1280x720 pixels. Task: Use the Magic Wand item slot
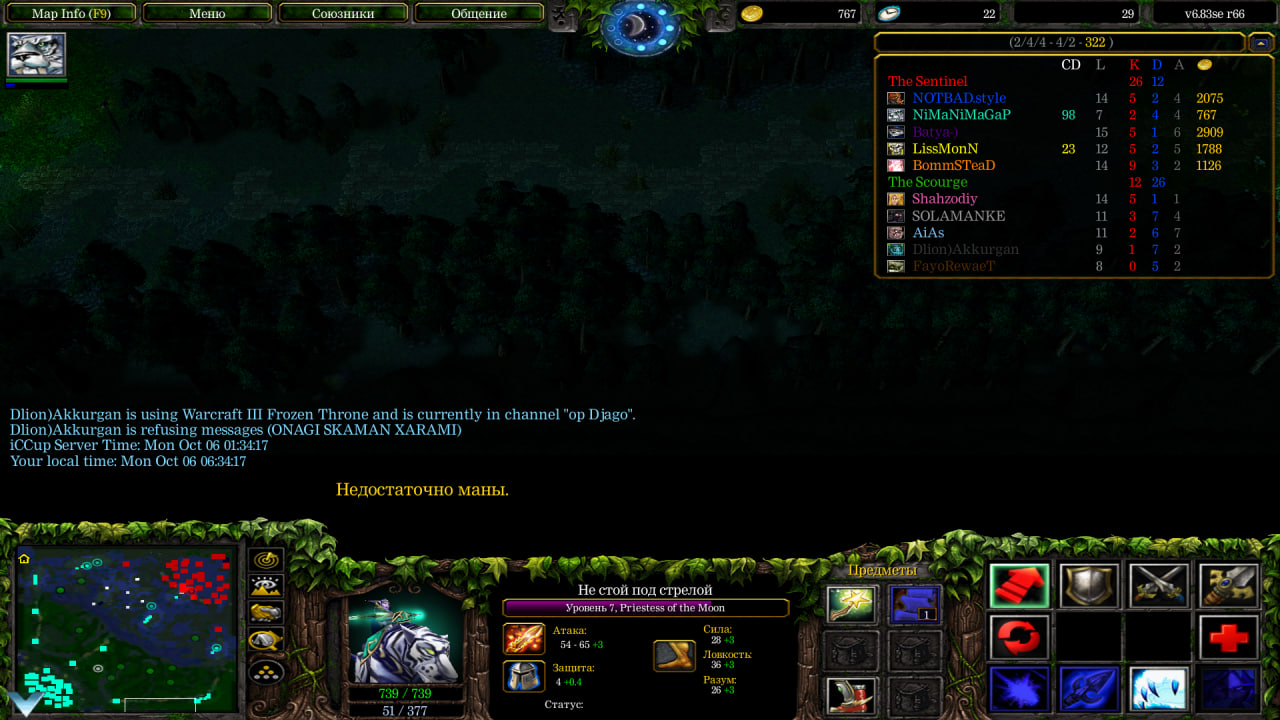click(851, 604)
